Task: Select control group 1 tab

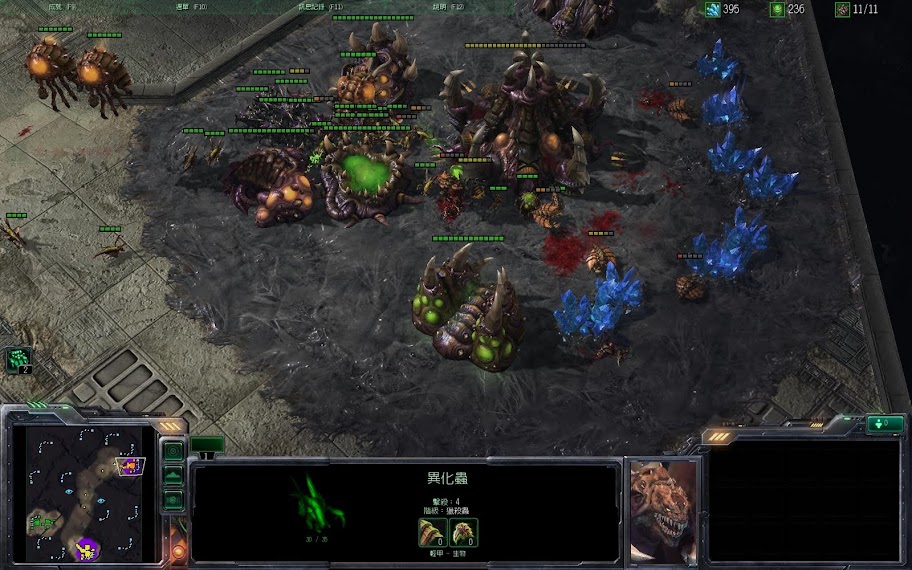Action: tap(207, 445)
